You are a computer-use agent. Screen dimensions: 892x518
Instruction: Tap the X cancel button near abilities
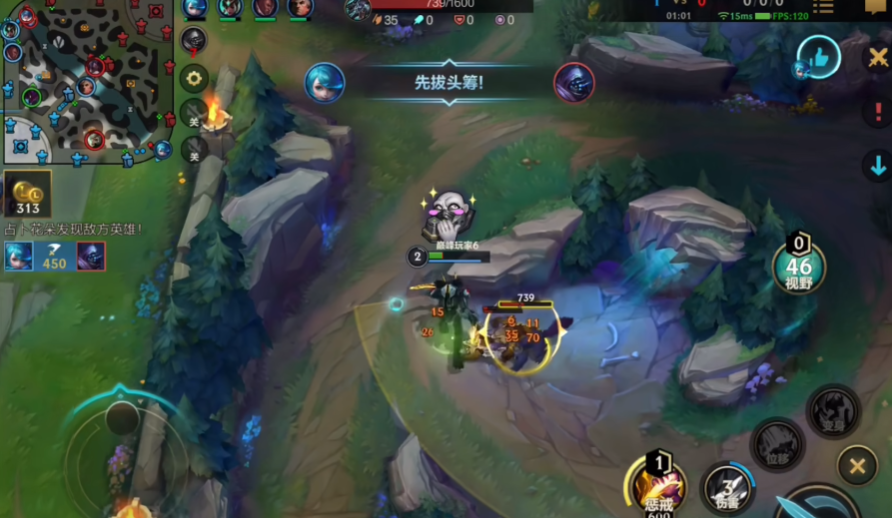coord(857,465)
